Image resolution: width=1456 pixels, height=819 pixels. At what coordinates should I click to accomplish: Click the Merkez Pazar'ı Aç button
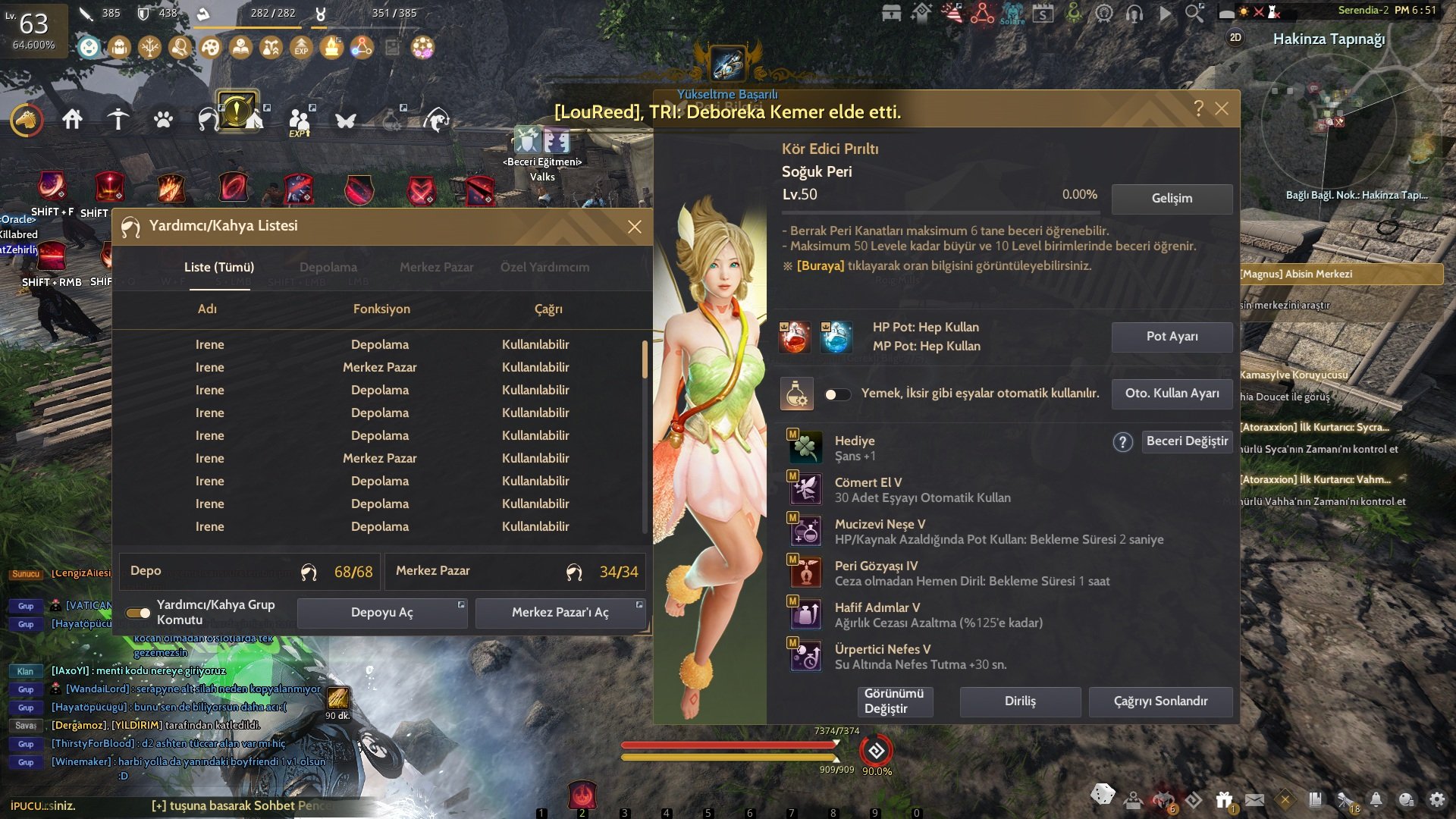click(x=560, y=613)
